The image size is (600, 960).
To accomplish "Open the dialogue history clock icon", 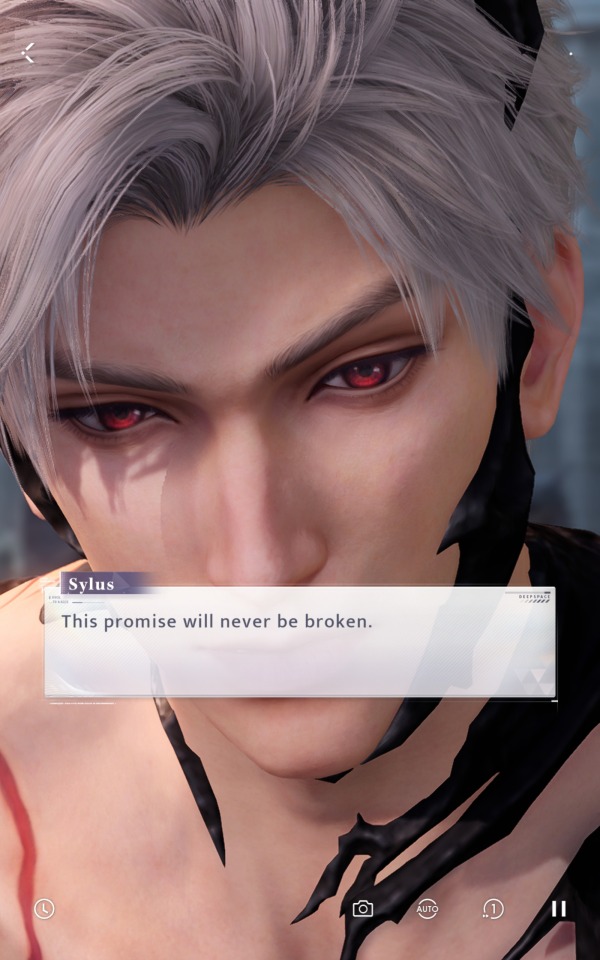I will pyautogui.click(x=44, y=908).
